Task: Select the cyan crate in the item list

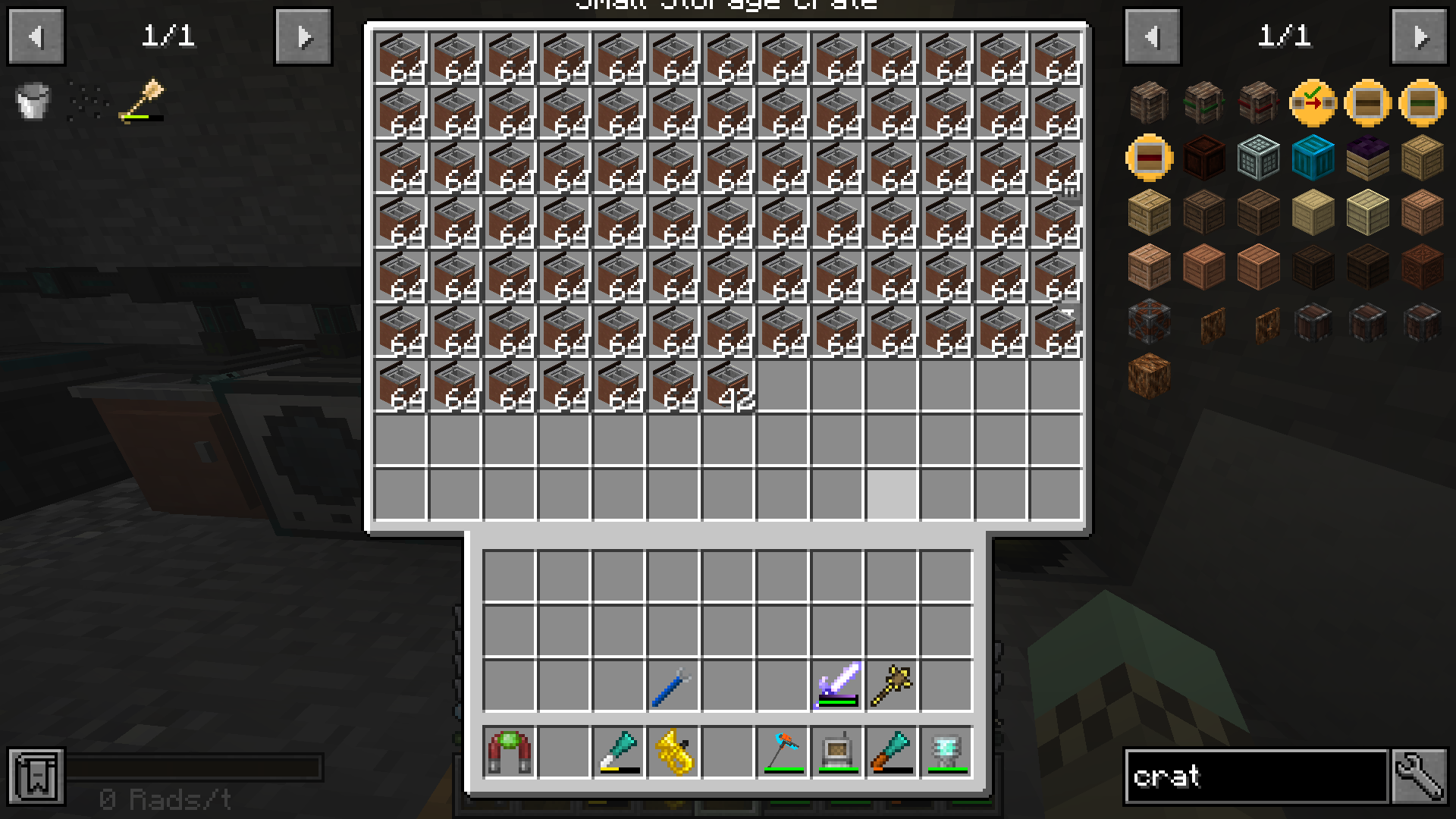Action: click(1313, 157)
